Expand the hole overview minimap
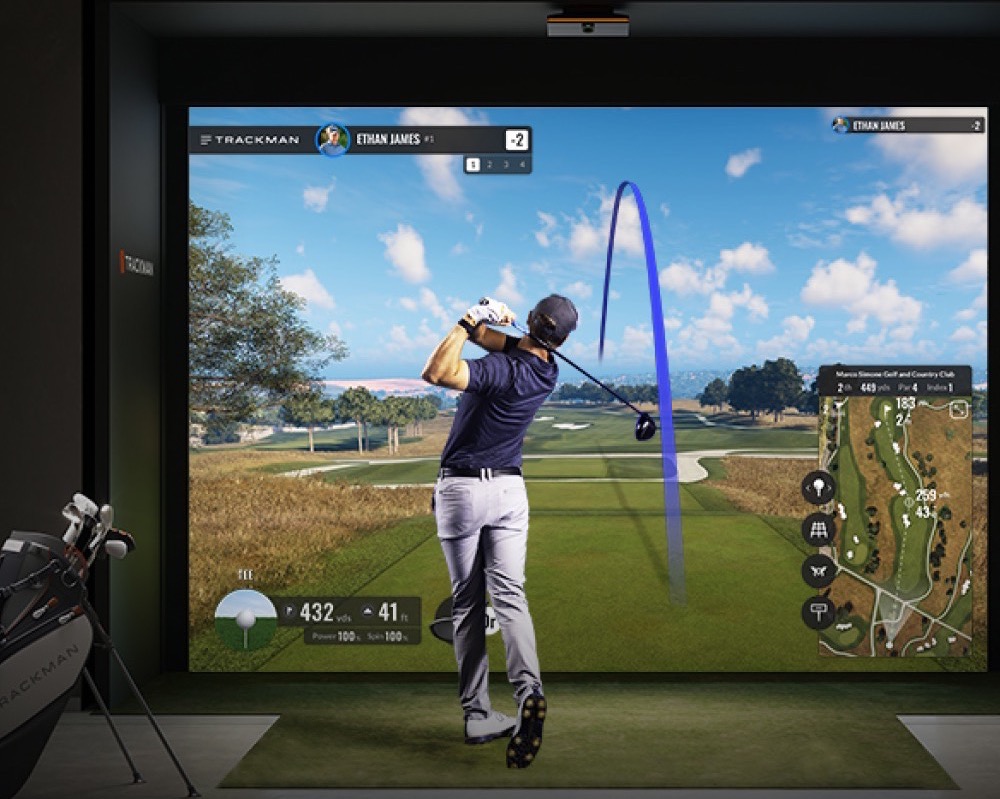1000x799 pixels. pos(958,409)
